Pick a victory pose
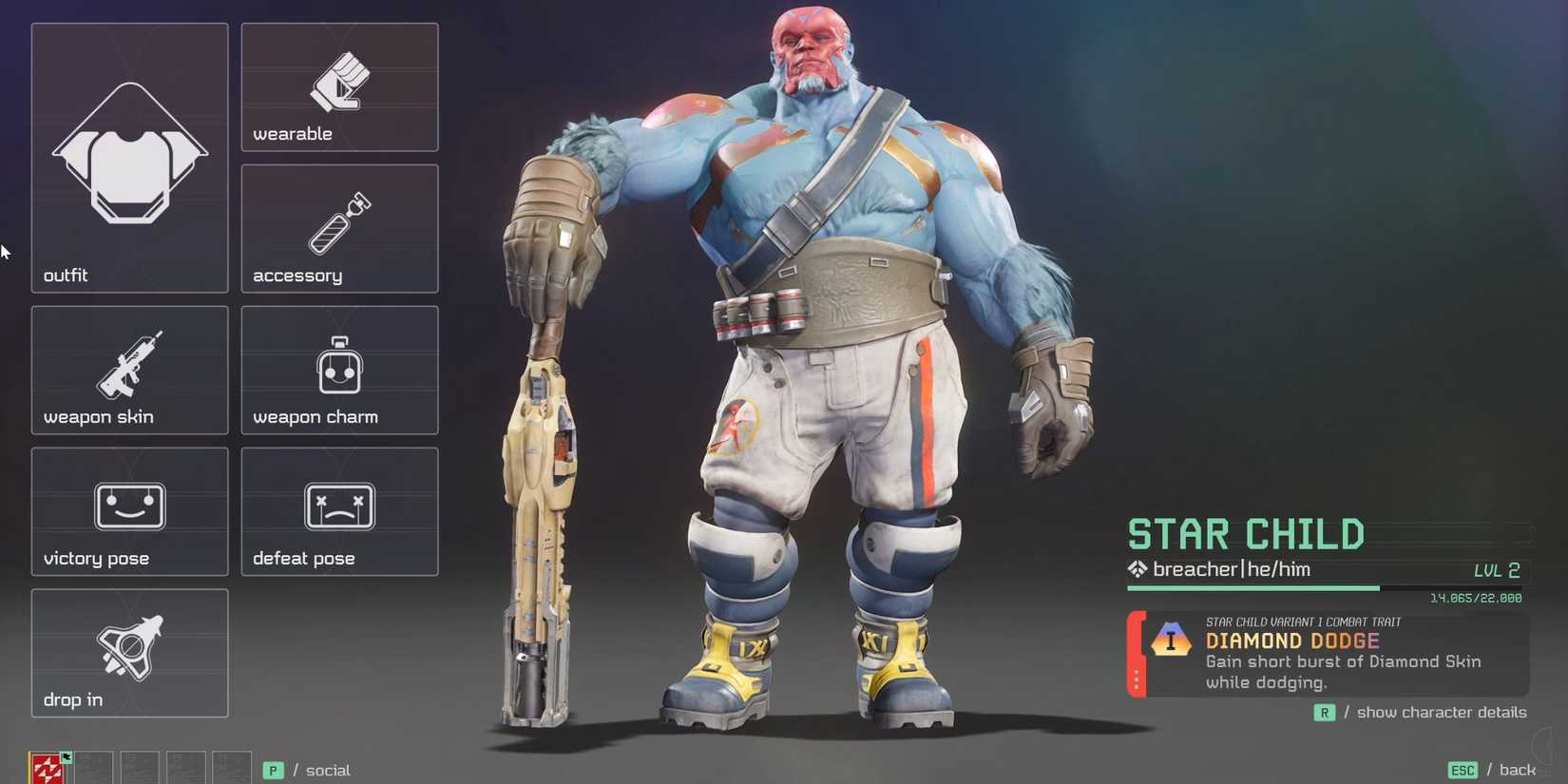The image size is (1568, 784). point(128,511)
